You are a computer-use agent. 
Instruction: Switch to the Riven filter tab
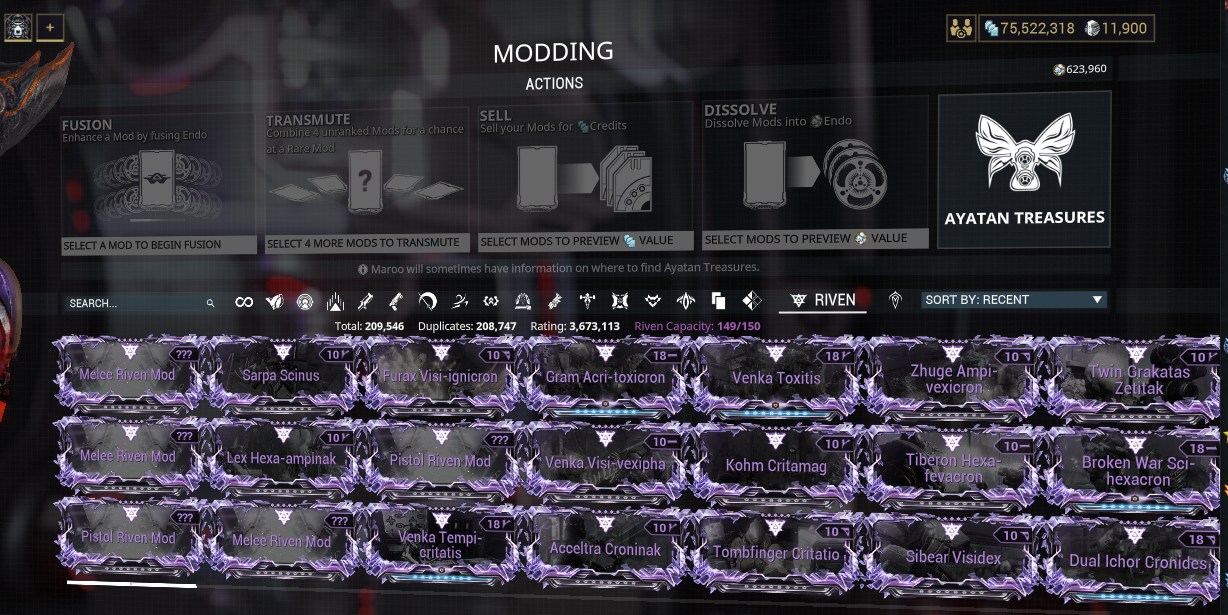[823, 300]
